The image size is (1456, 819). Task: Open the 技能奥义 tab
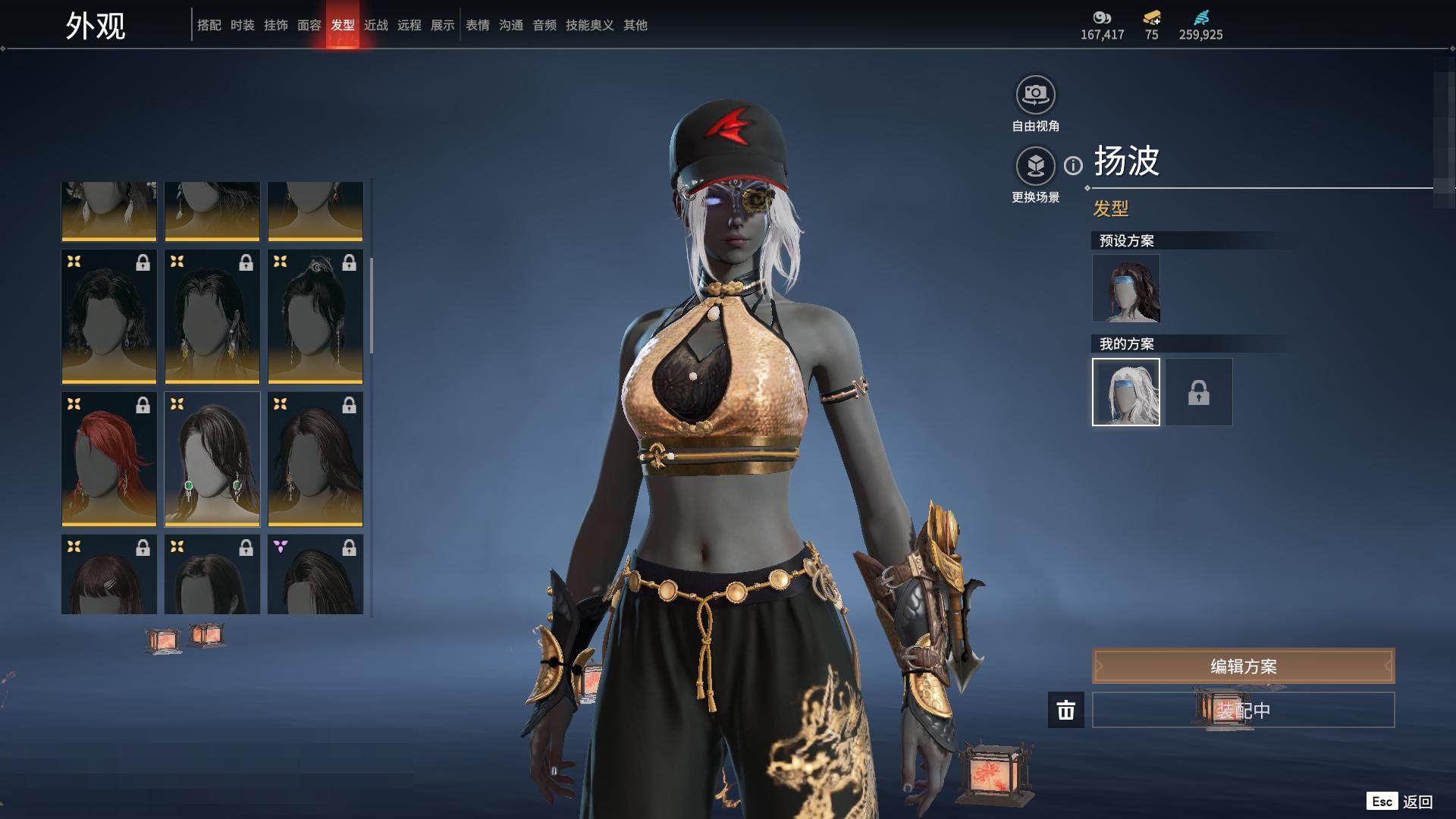pyautogui.click(x=589, y=25)
